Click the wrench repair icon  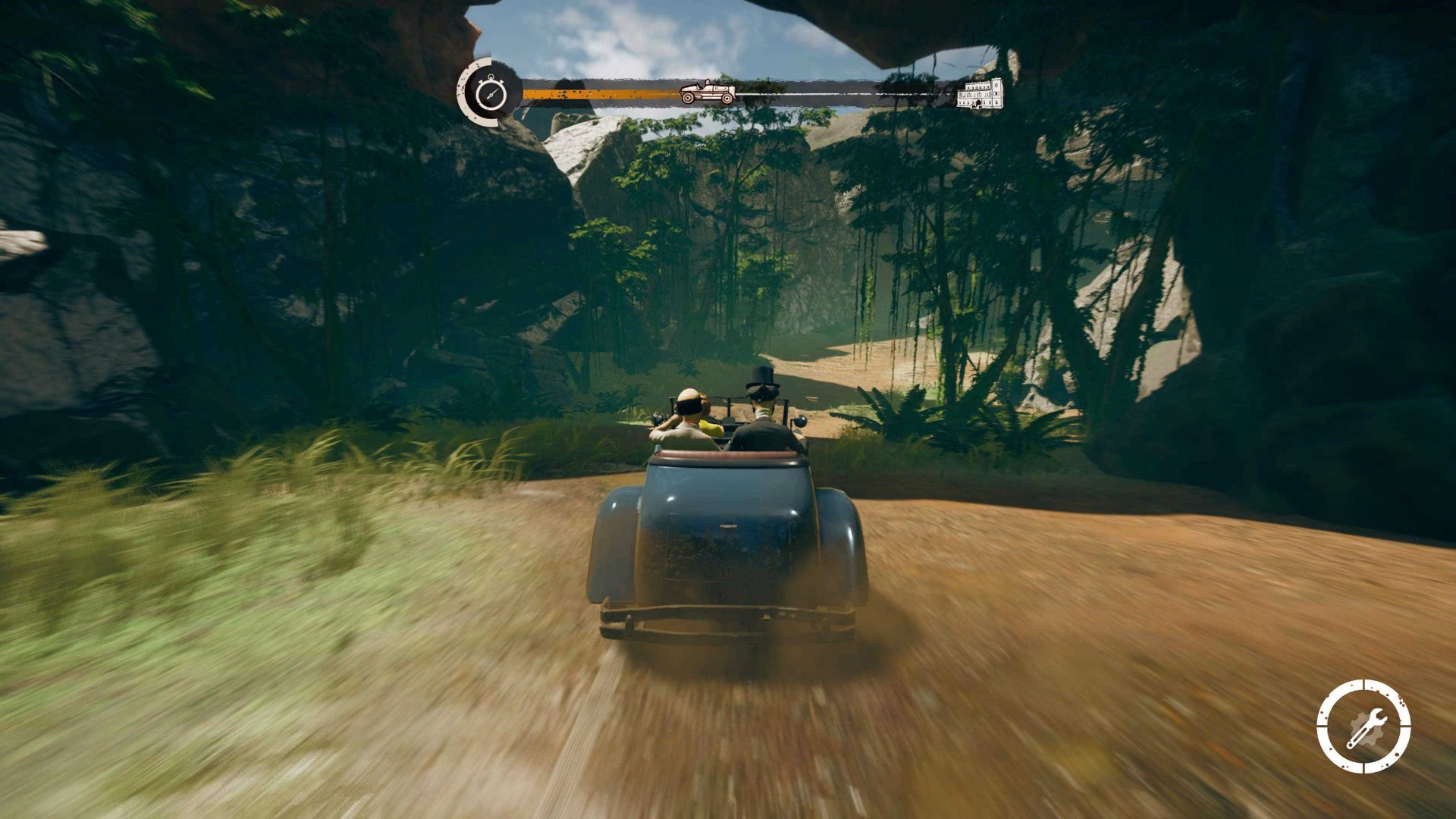point(1363,726)
